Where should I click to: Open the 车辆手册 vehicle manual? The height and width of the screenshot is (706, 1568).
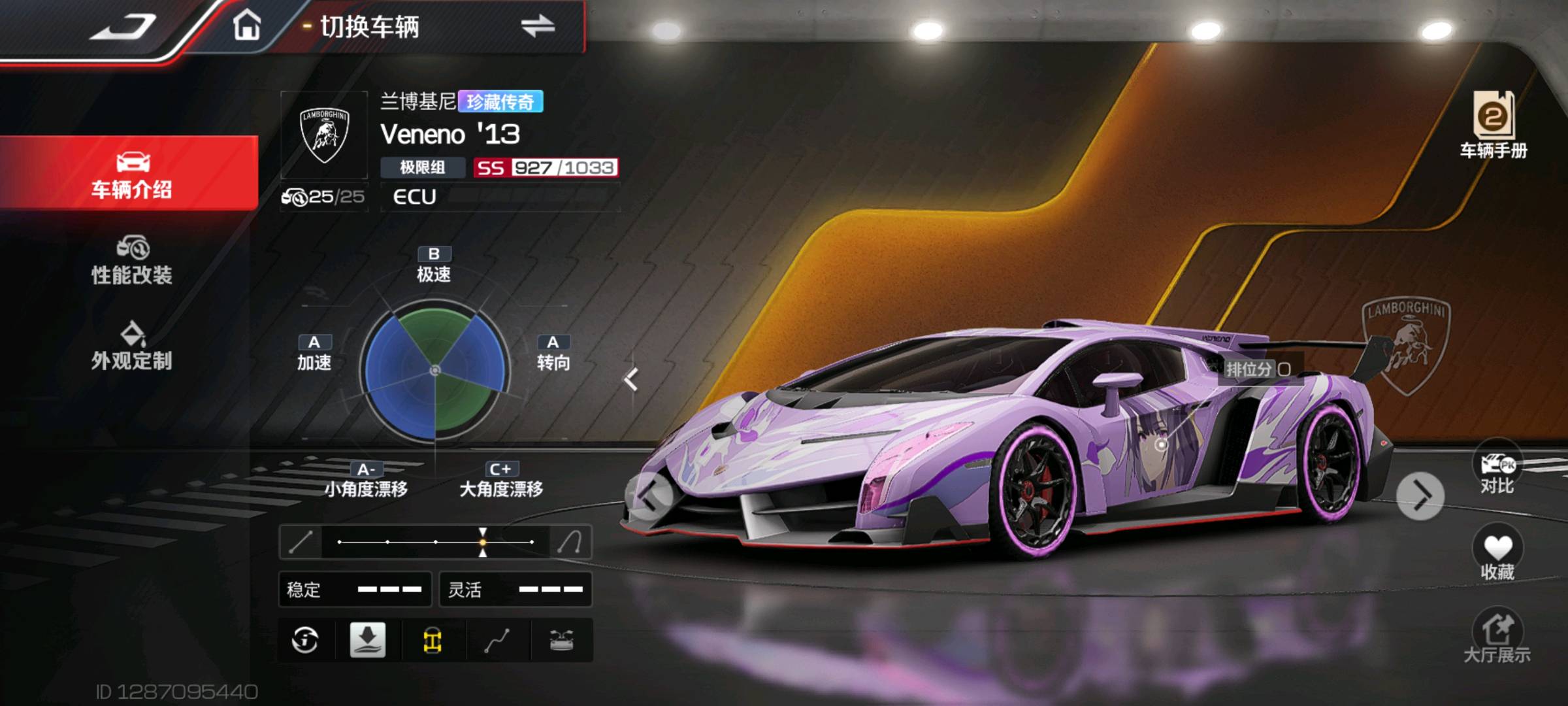tap(1494, 126)
